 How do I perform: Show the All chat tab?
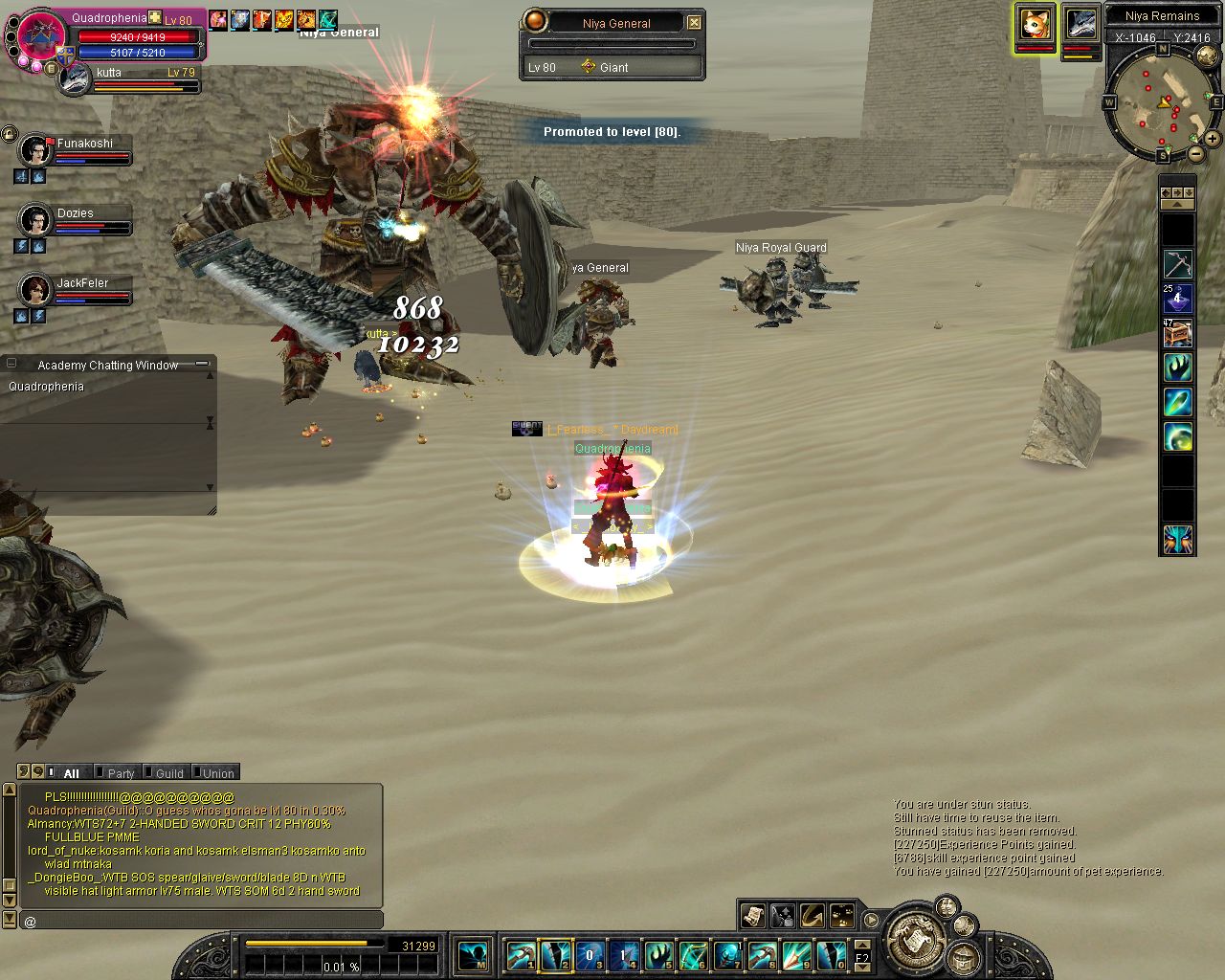tap(71, 772)
